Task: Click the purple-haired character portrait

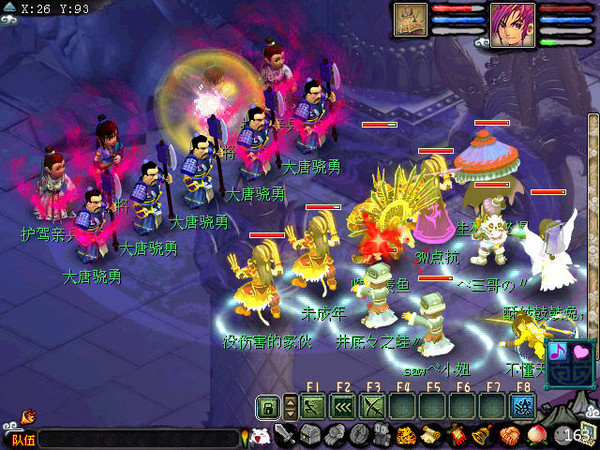Action: click(x=512, y=22)
